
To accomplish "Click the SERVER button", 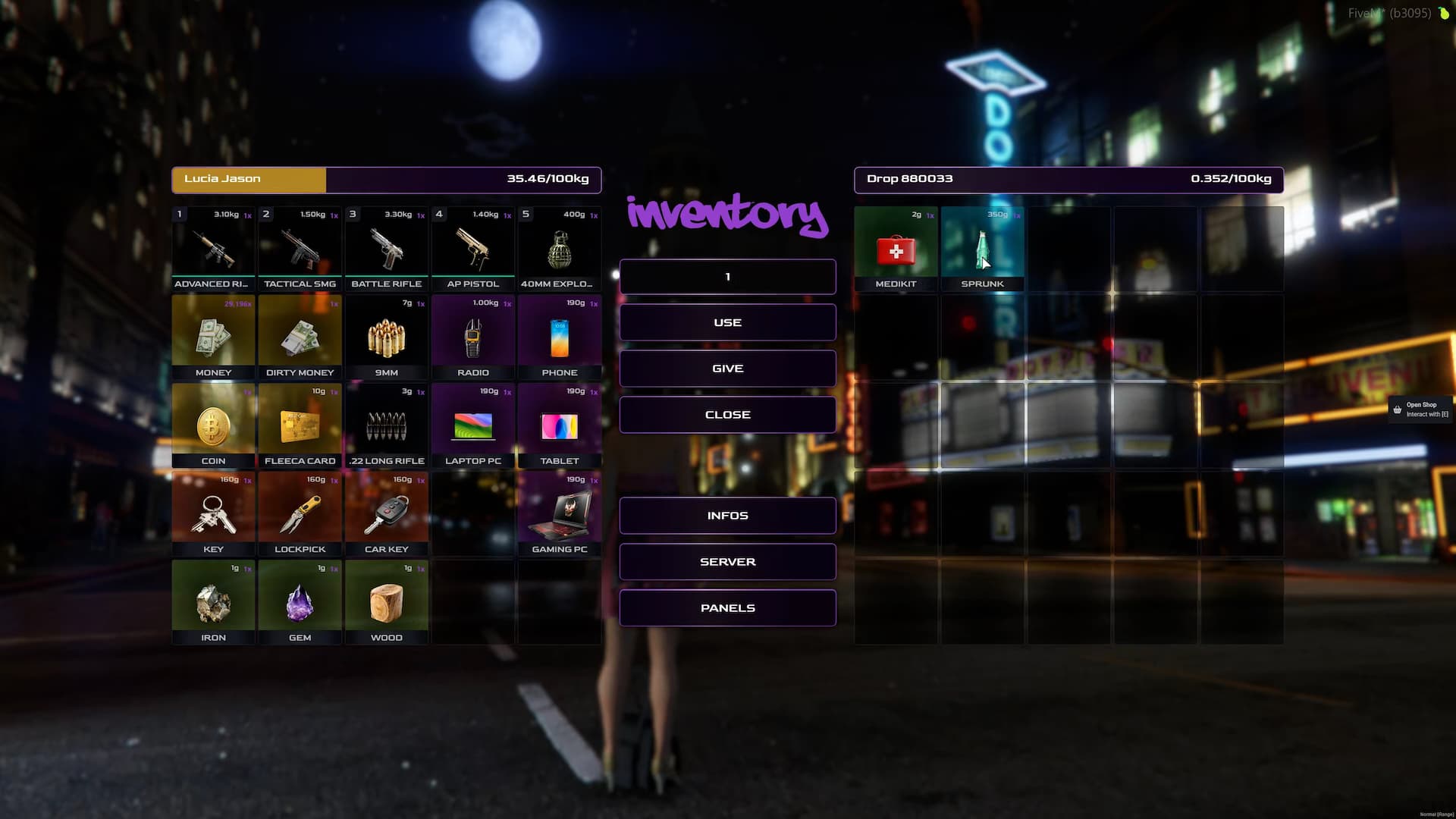I will point(727,561).
